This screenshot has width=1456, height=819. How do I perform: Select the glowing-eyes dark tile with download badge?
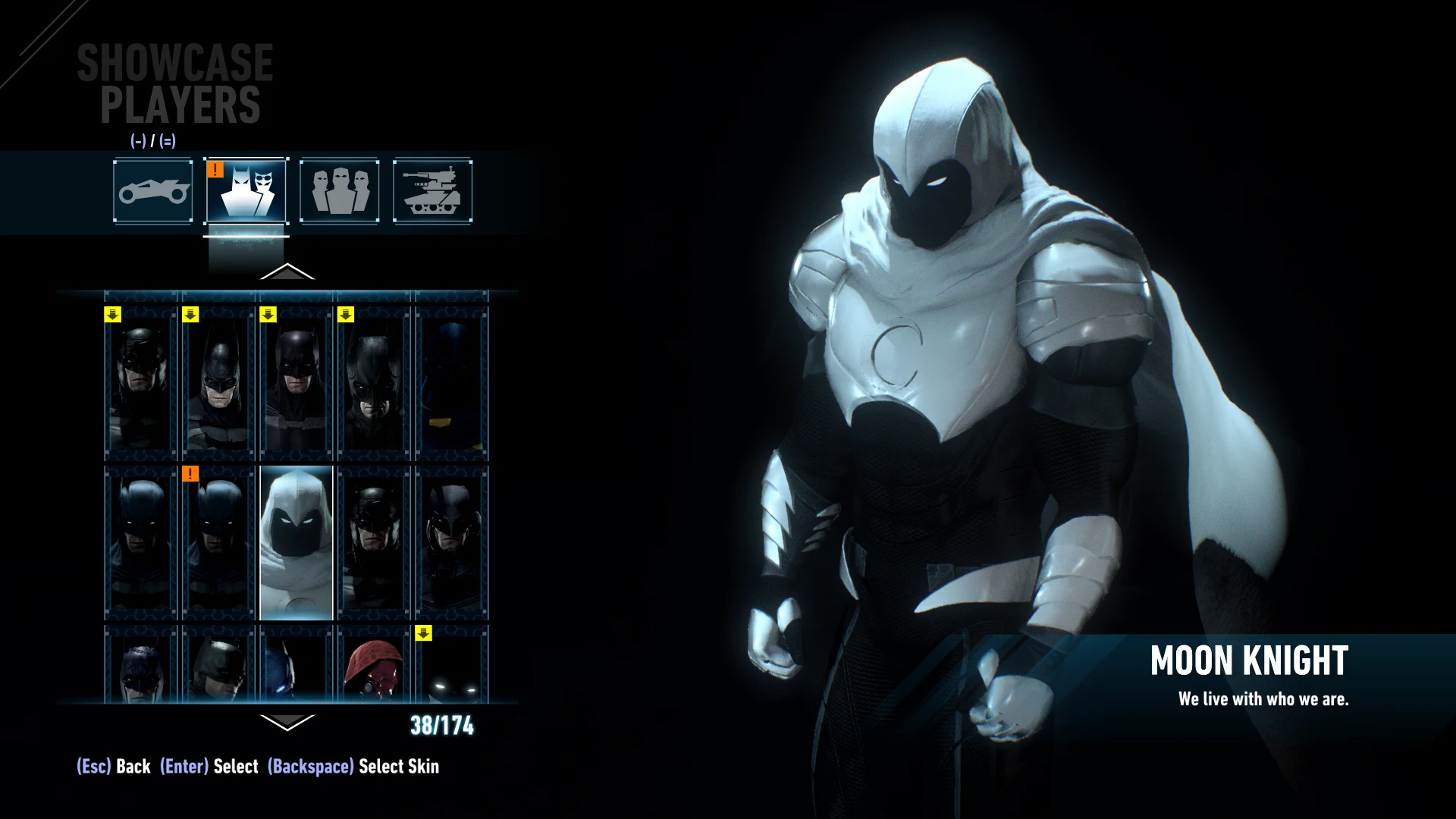[x=452, y=664]
